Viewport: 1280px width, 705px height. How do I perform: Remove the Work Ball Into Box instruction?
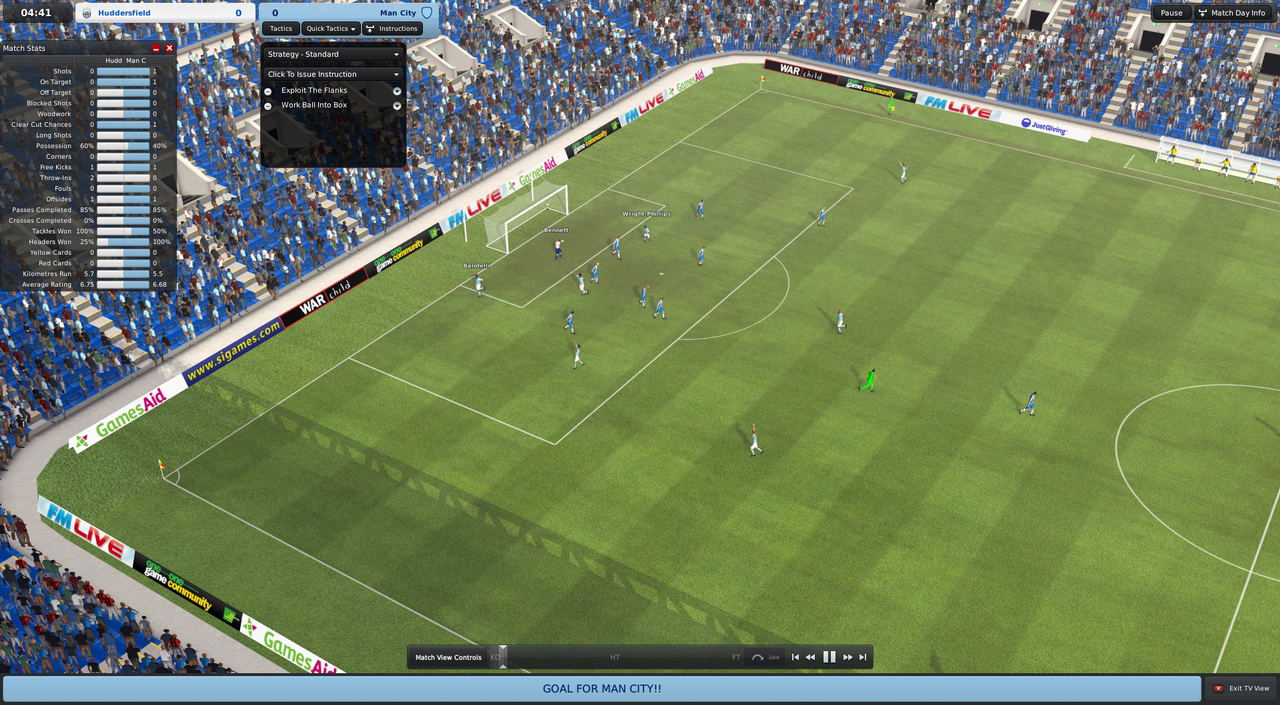[268, 105]
